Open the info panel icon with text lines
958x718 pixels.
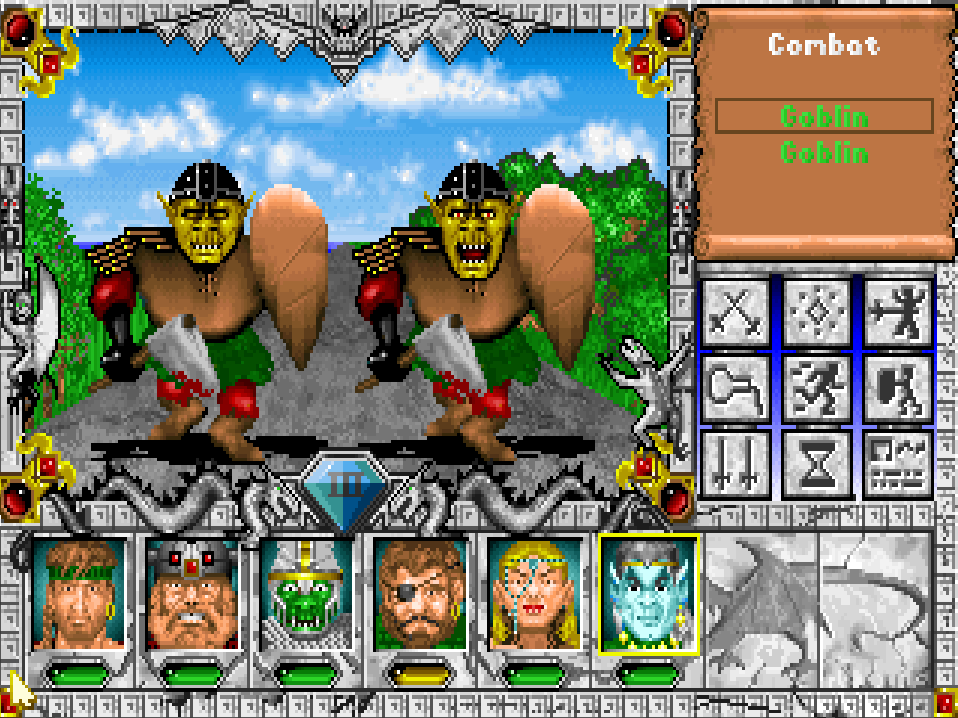897,464
